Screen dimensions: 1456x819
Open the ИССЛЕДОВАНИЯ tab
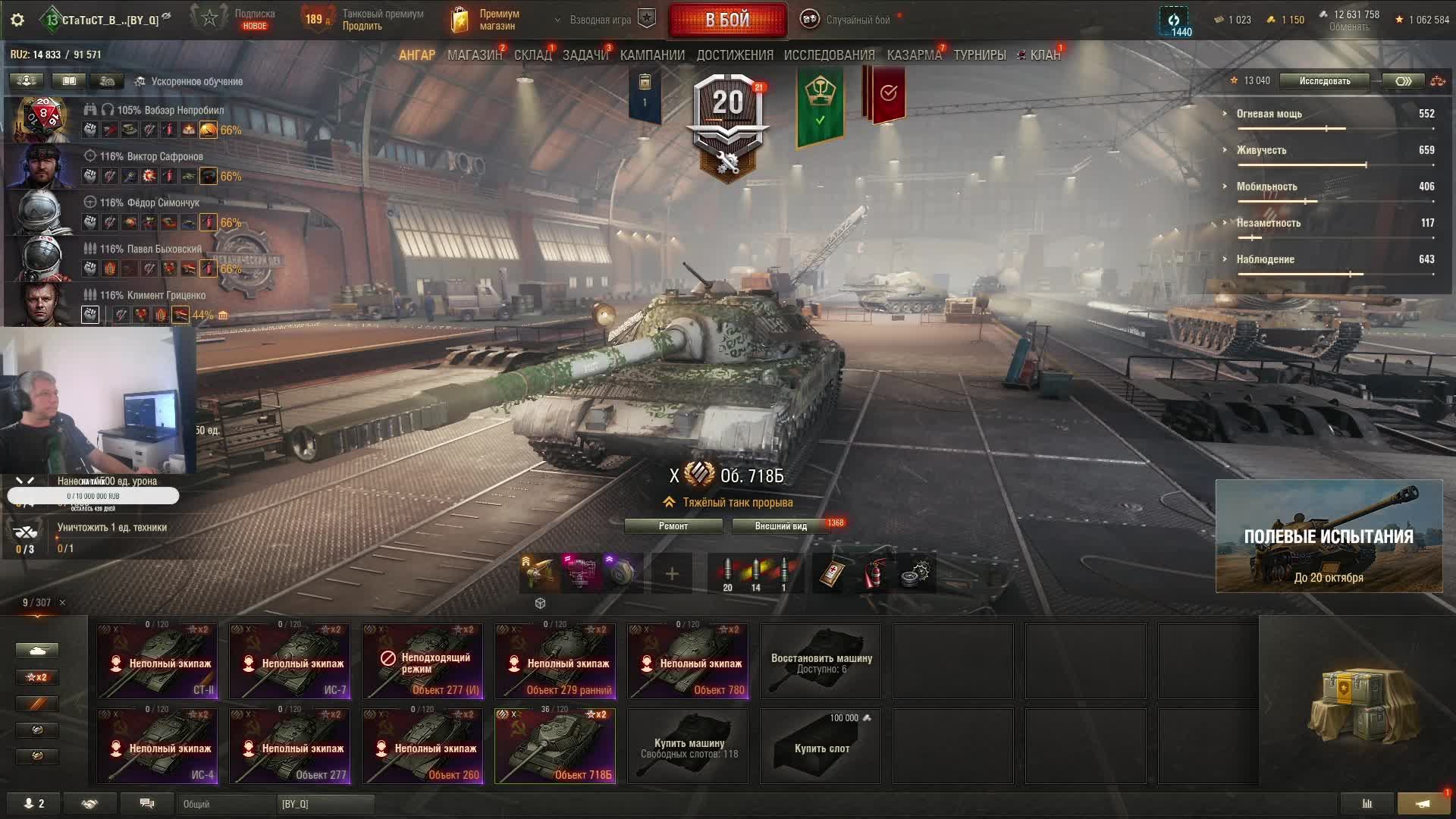(829, 55)
